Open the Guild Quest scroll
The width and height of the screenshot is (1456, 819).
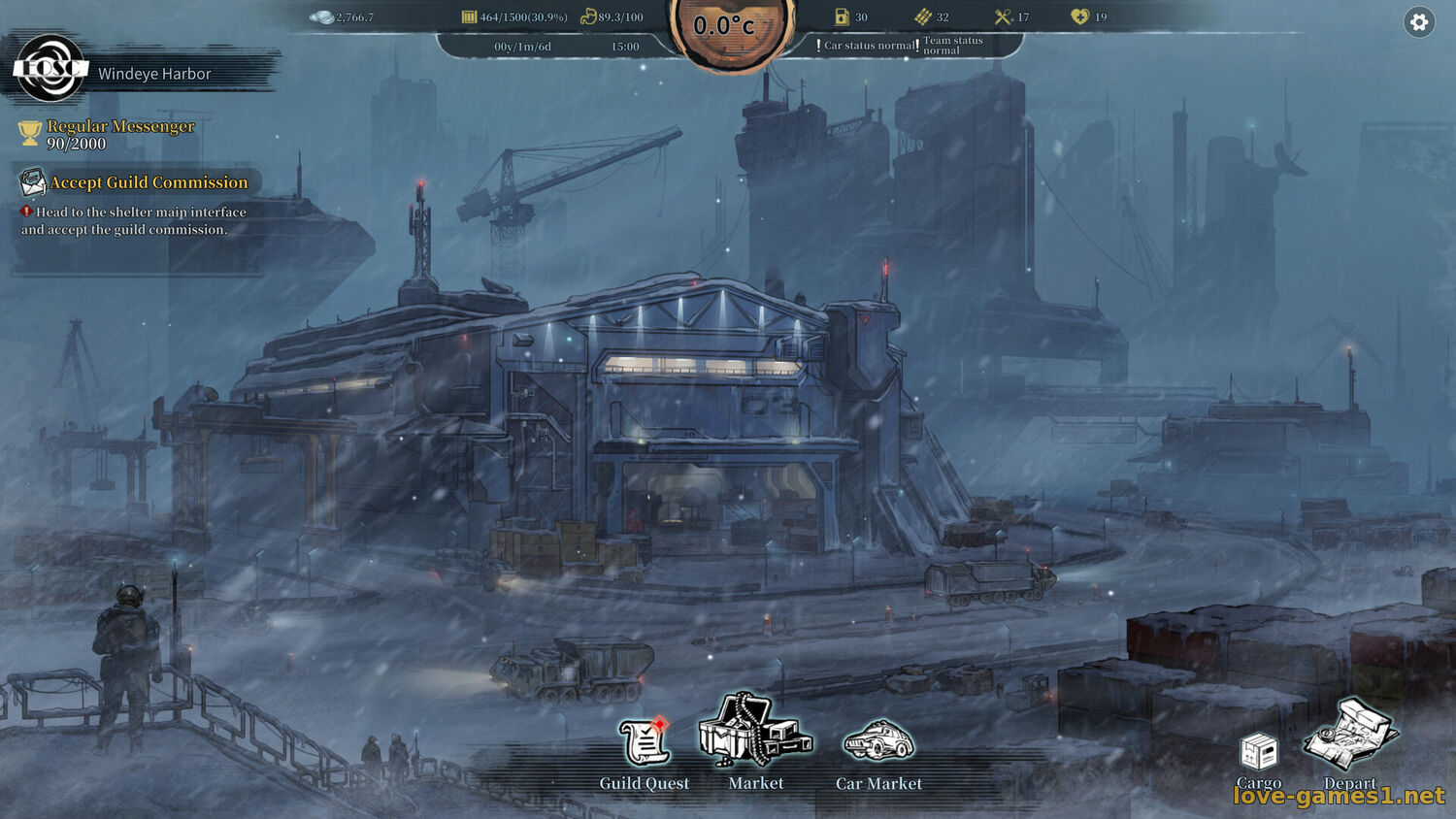pyautogui.click(x=645, y=745)
